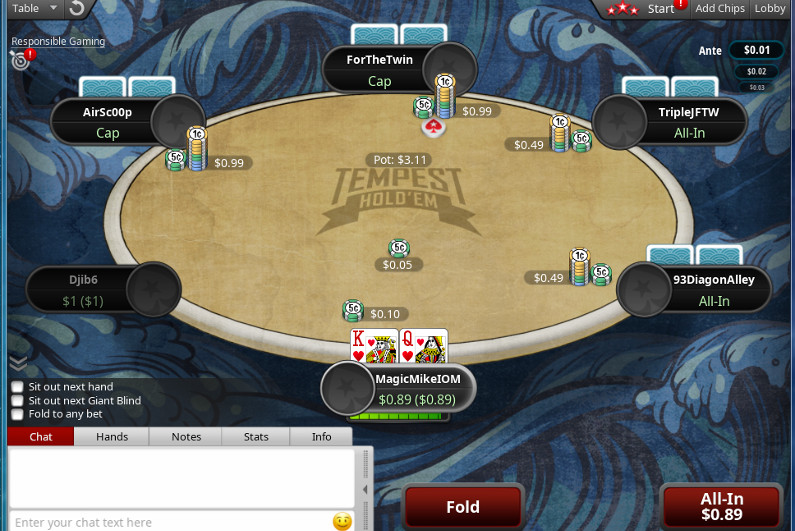Switch to the Hands tab
Image resolution: width=795 pixels, height=531 pixels.
(x=112, y=436)
